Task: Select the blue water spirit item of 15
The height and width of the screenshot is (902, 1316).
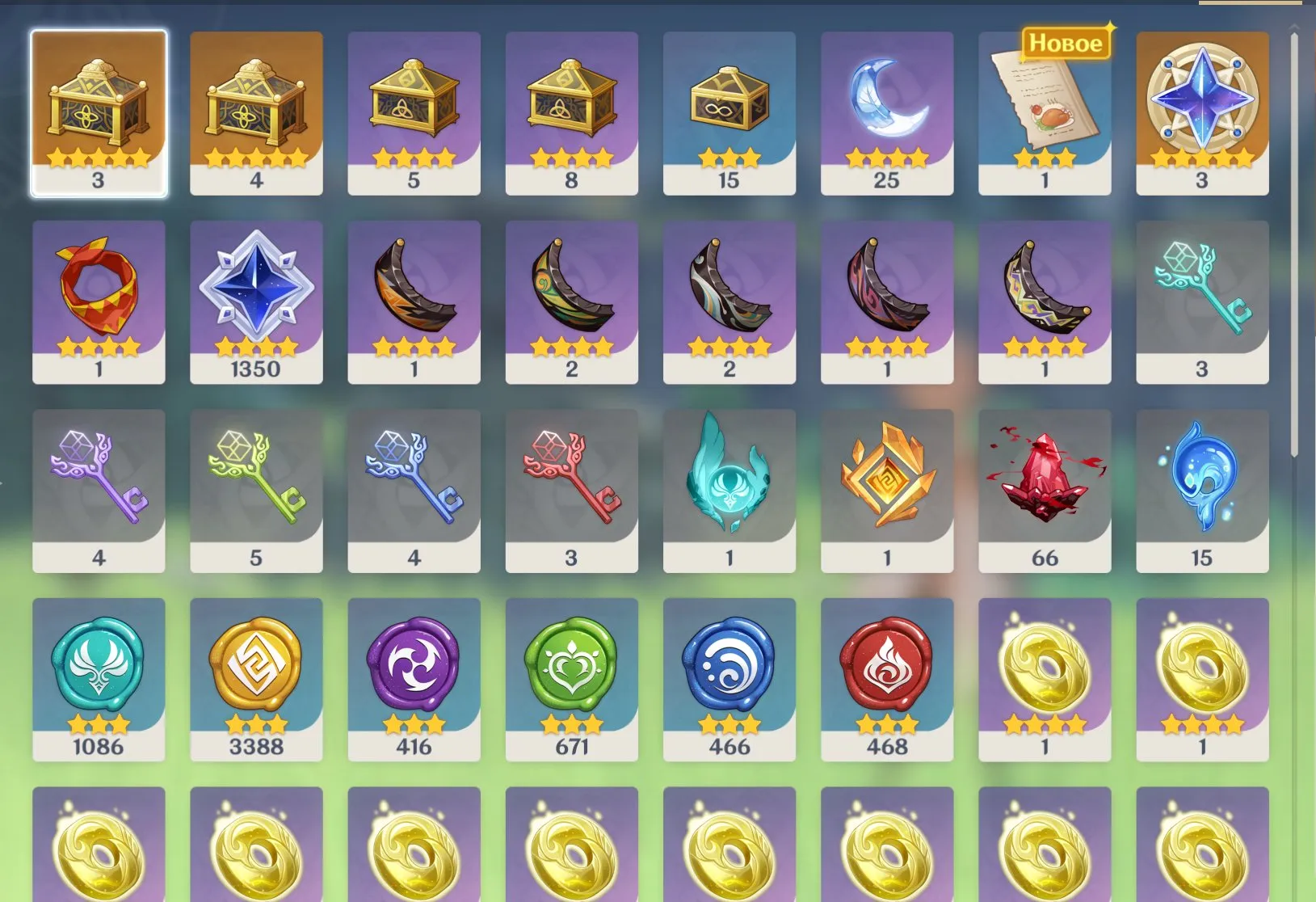Action: click(x=1203, y=483)
